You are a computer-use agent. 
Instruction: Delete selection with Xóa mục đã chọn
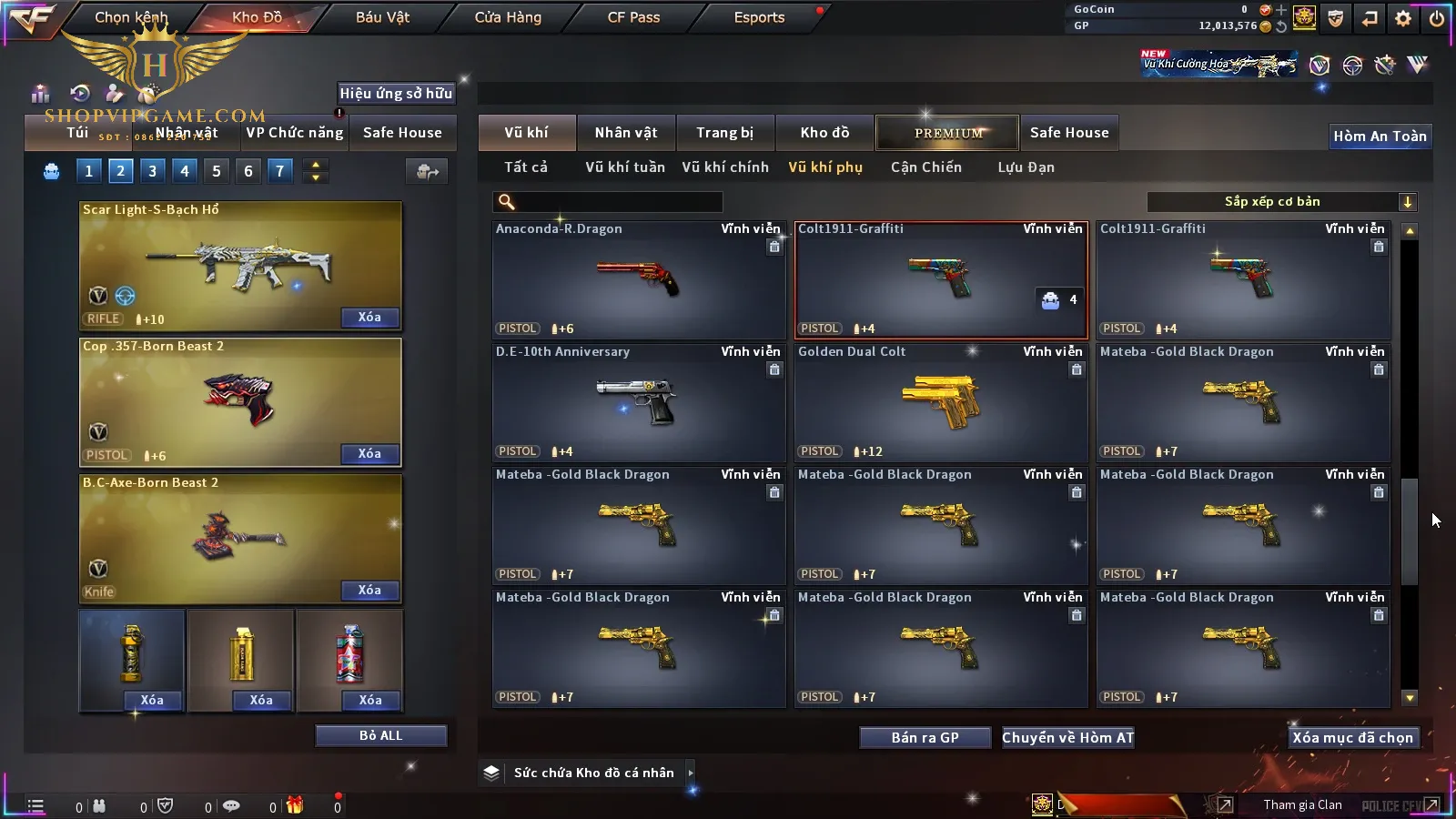click(1352, 737)
